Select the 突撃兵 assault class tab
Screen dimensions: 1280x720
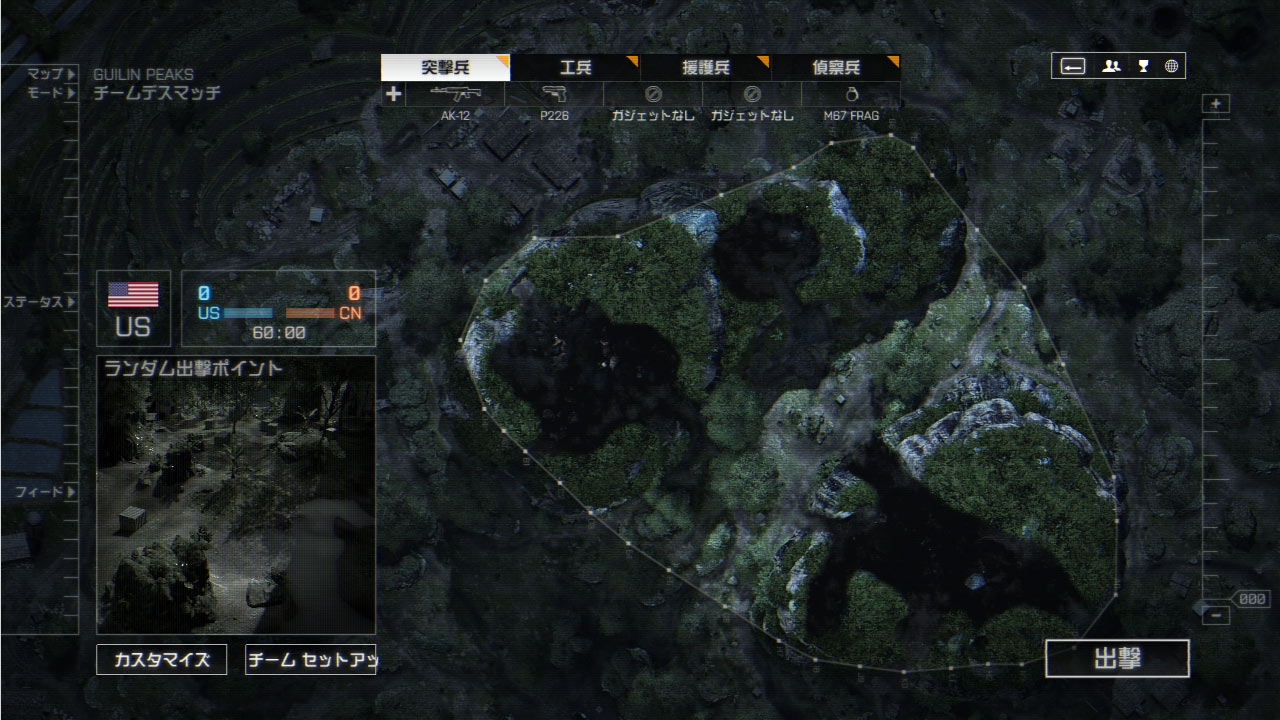[x=445, y=68]
